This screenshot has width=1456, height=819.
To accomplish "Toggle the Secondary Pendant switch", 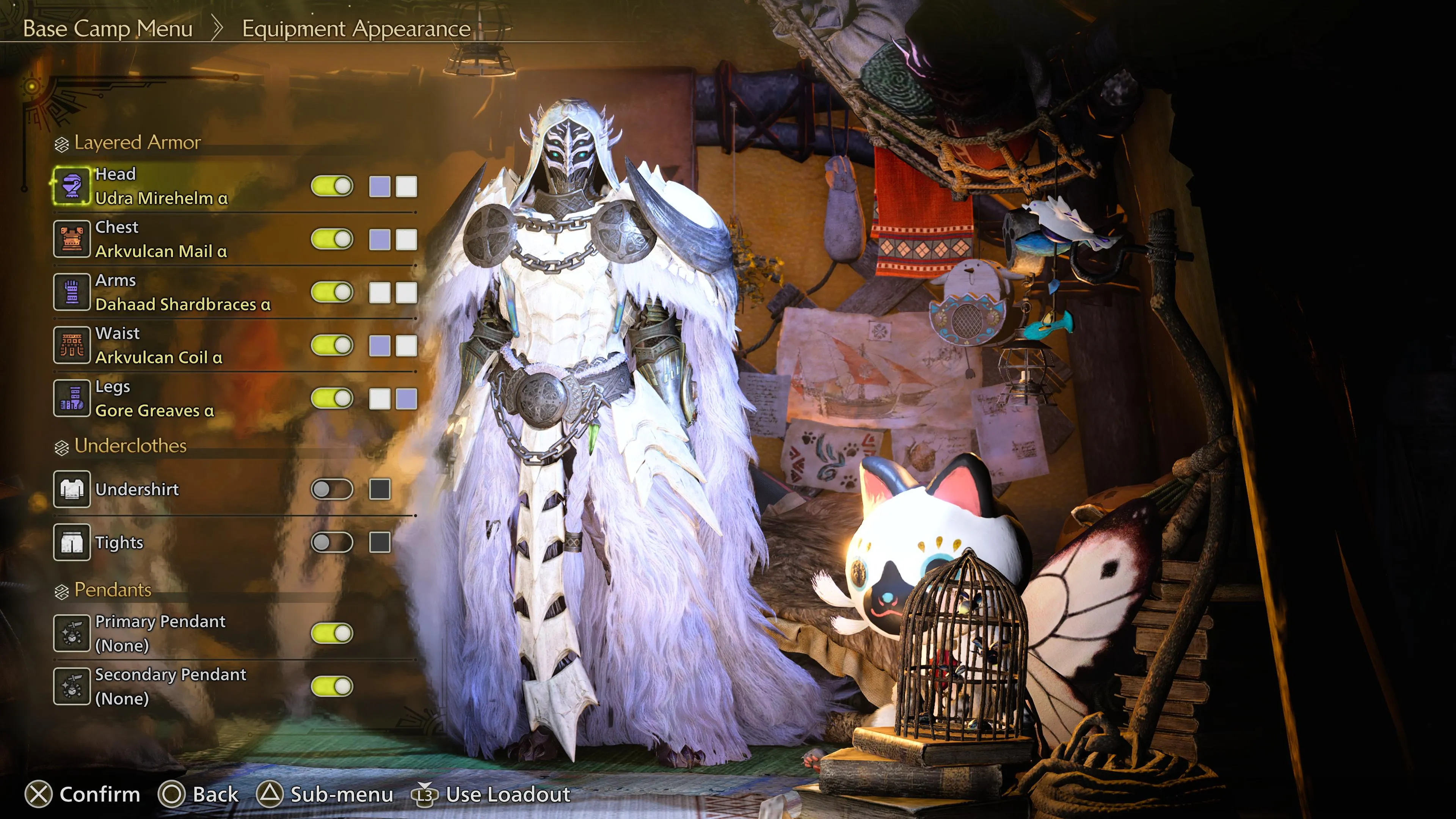I will pos(333,687).
